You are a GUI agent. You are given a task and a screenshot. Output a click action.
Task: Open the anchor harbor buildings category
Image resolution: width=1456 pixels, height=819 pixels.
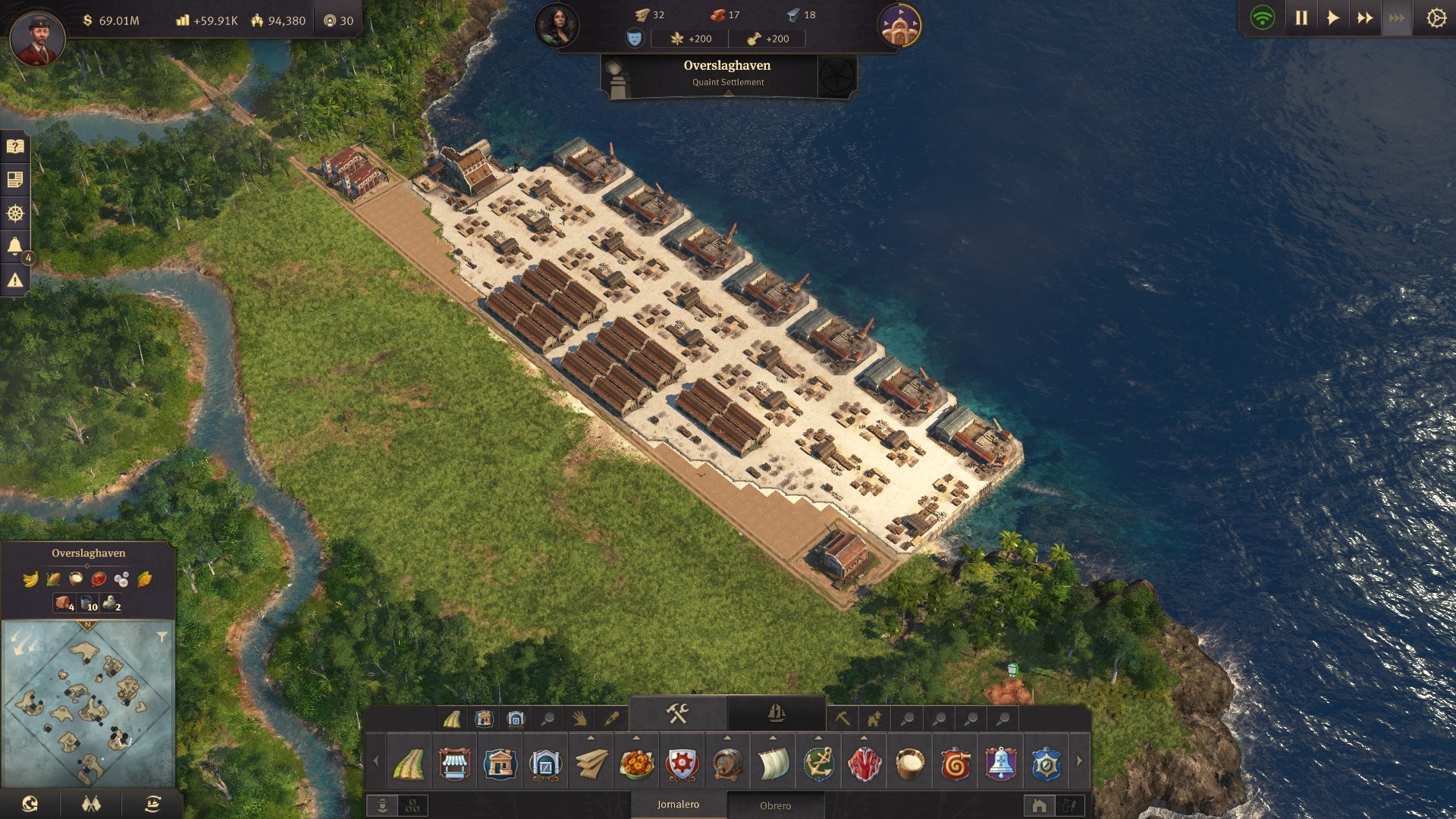tap(819, 764)
